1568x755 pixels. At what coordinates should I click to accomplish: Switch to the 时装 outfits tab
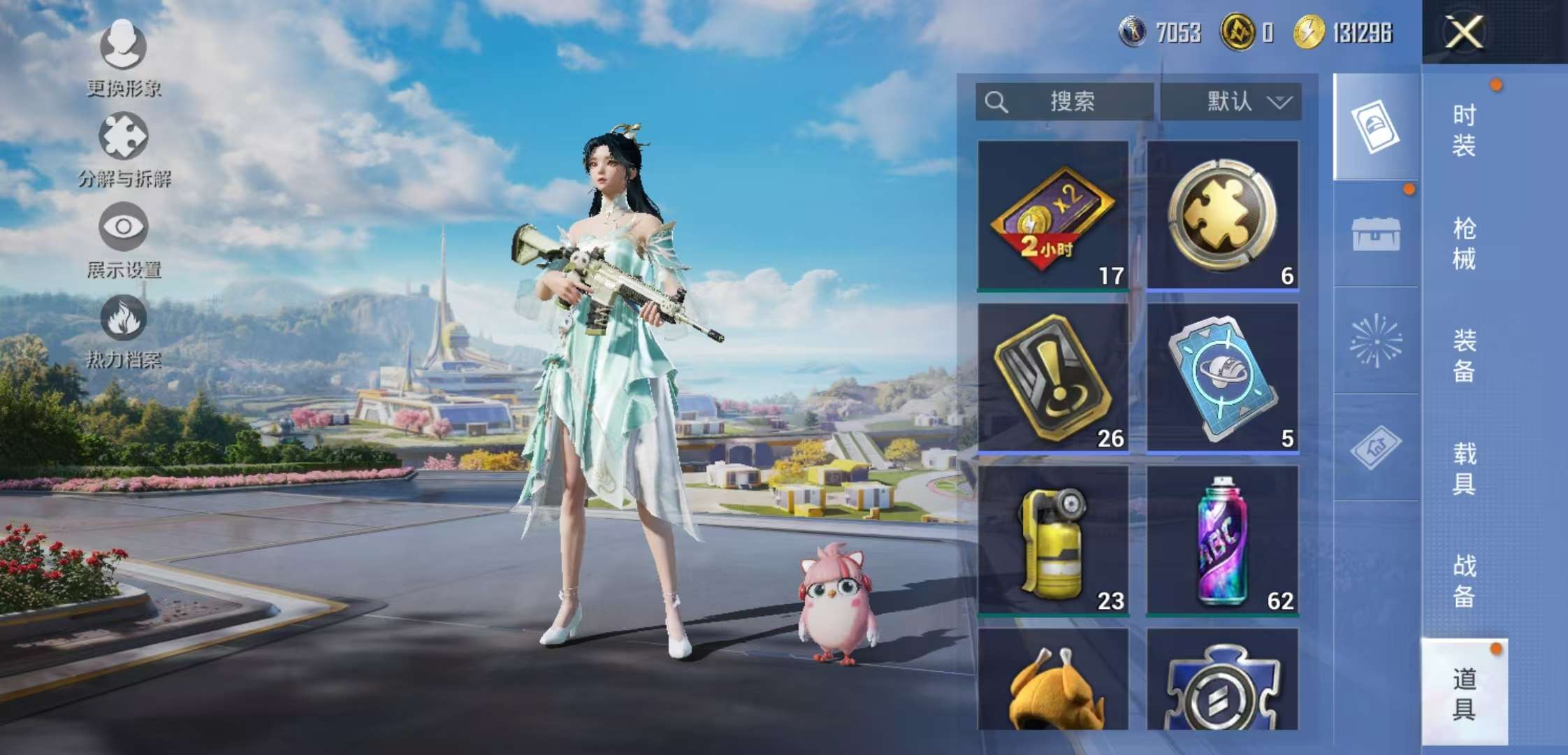[x=1464, y=131]
